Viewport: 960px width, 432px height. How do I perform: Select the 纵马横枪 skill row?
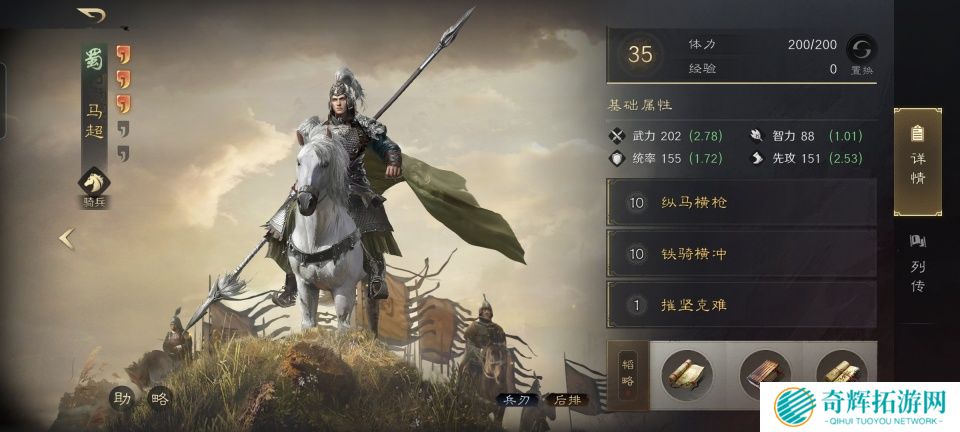pyautogui.click(x=741, y=203)
